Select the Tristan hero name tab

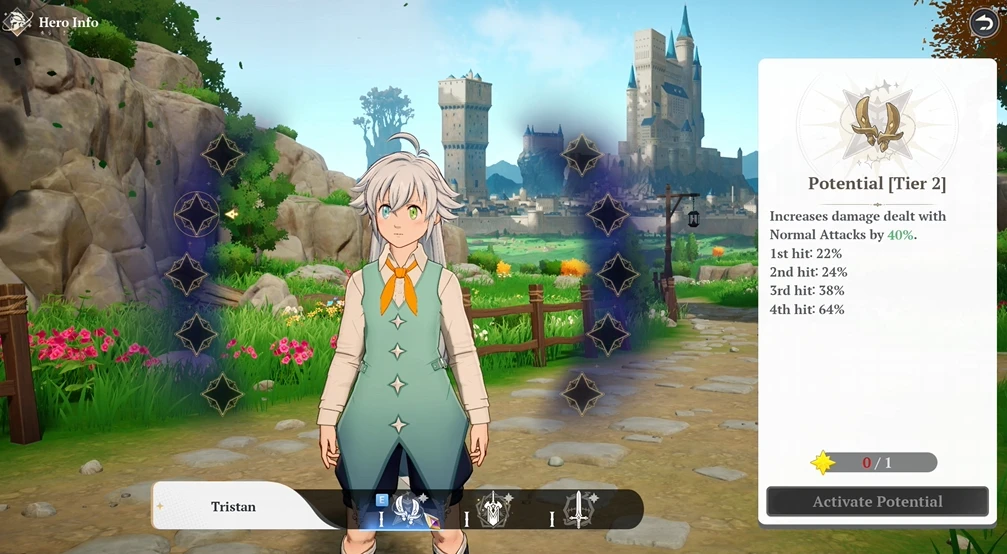coord(233,507)
